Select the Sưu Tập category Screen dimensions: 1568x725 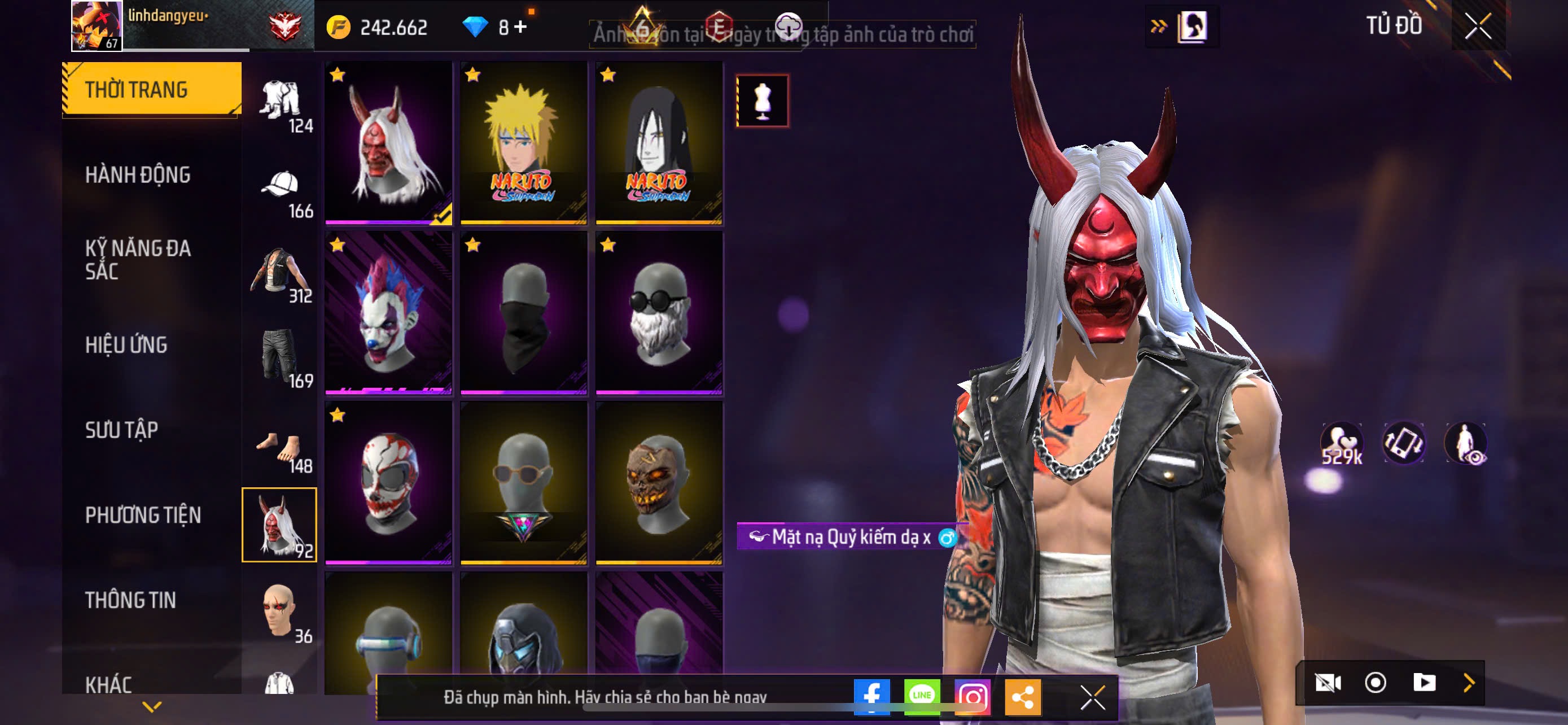[x=122, y=430]
